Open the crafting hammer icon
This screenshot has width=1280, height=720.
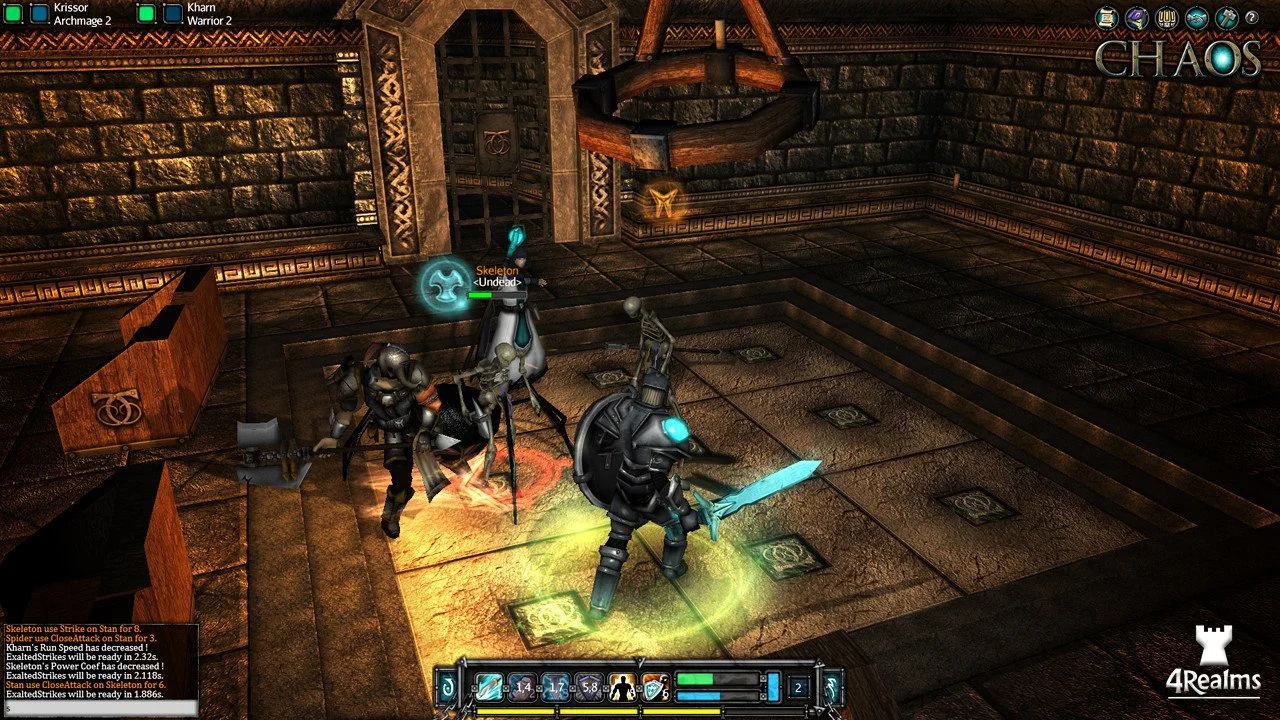(1225, 17)
